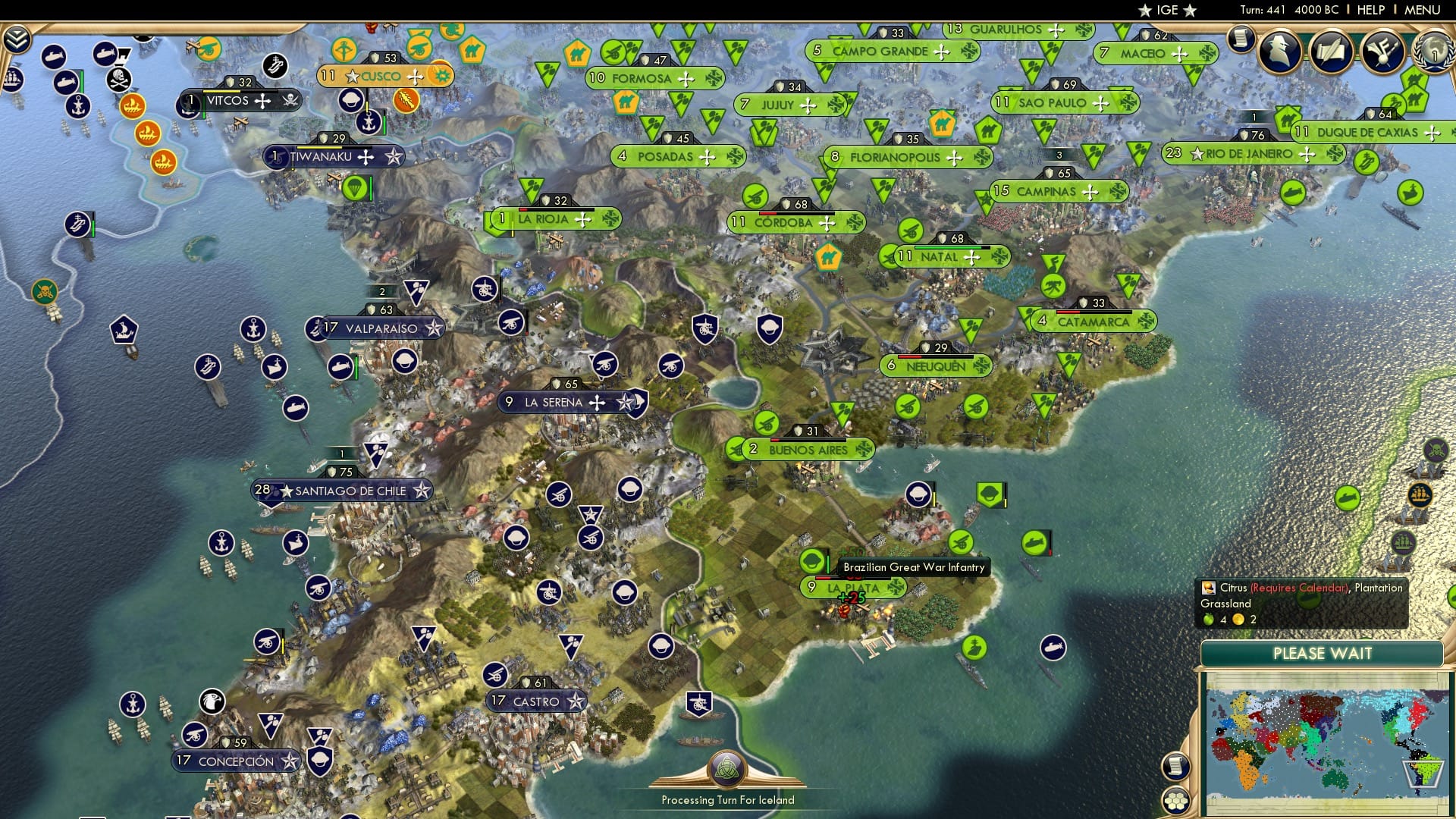
Task: Open the Diplomacy scroll icon top-right
Action: tap(1332, 52)
